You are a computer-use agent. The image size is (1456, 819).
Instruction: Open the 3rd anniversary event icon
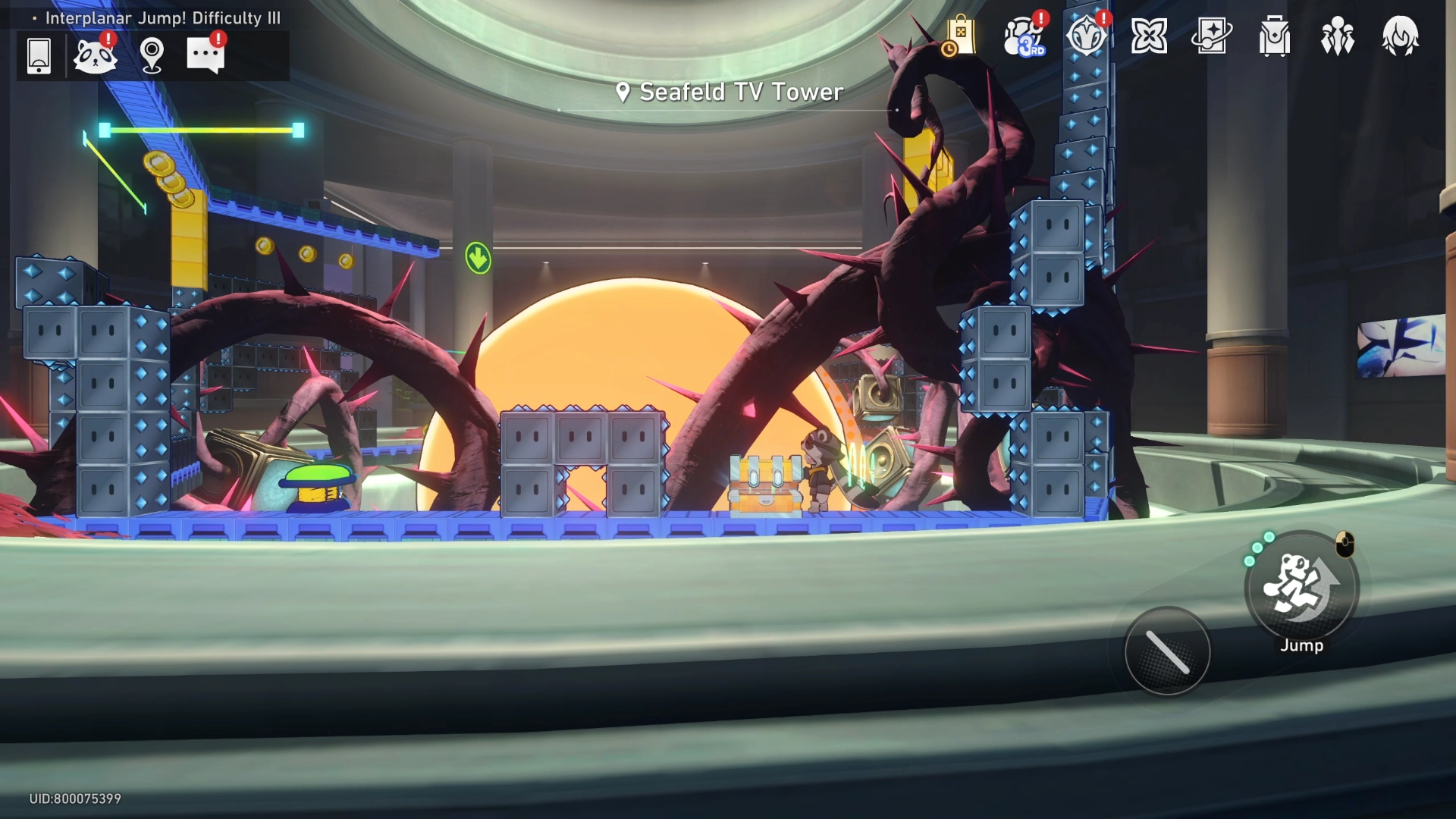[x=1024, y=36]
